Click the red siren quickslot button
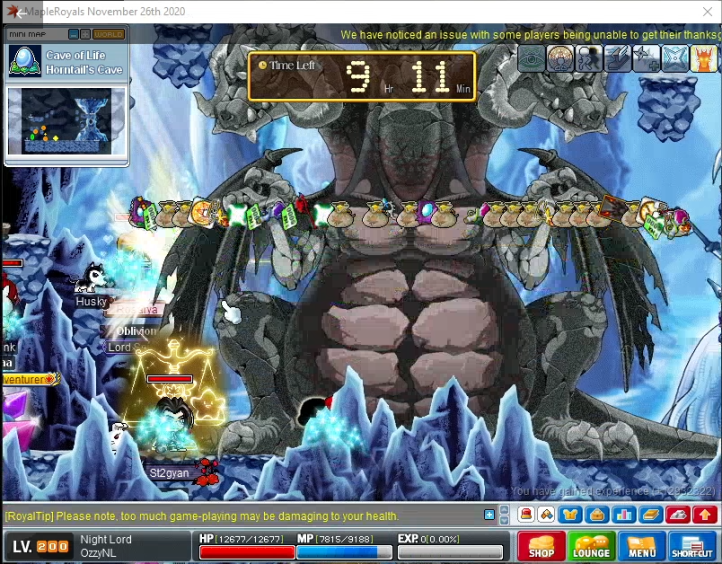 [526, 515]
